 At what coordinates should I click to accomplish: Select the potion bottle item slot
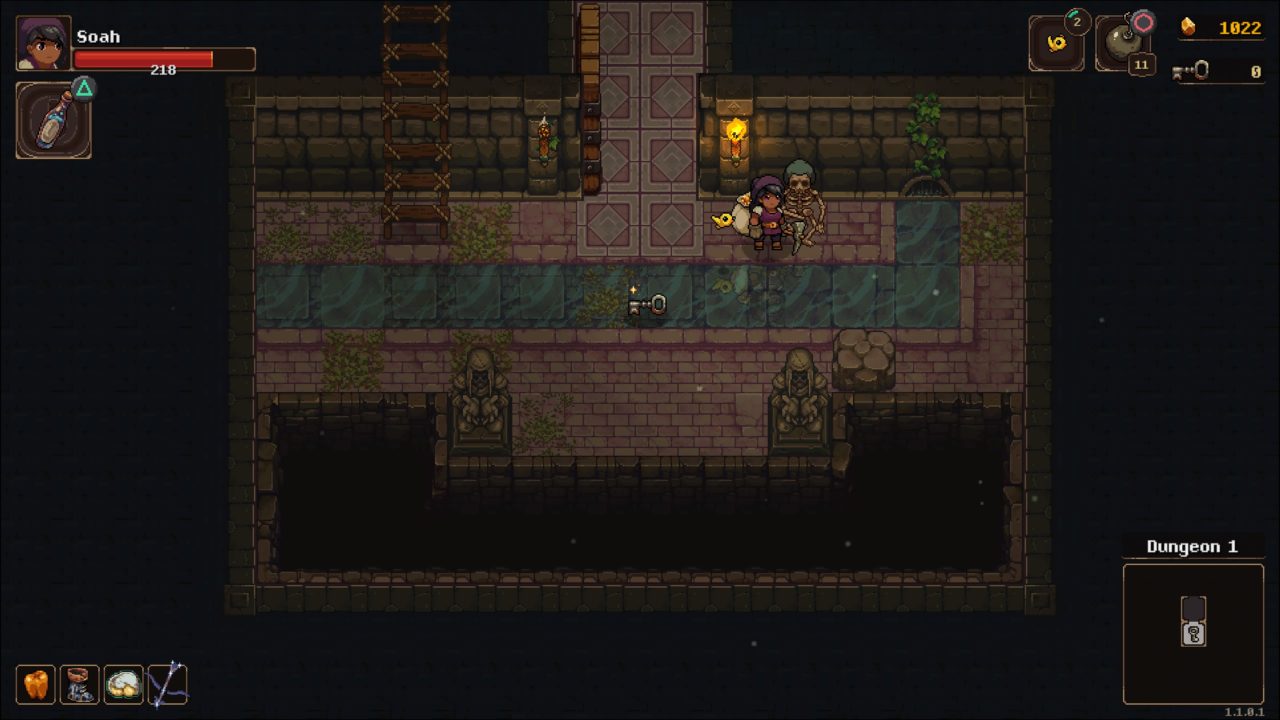pos(53,121)
